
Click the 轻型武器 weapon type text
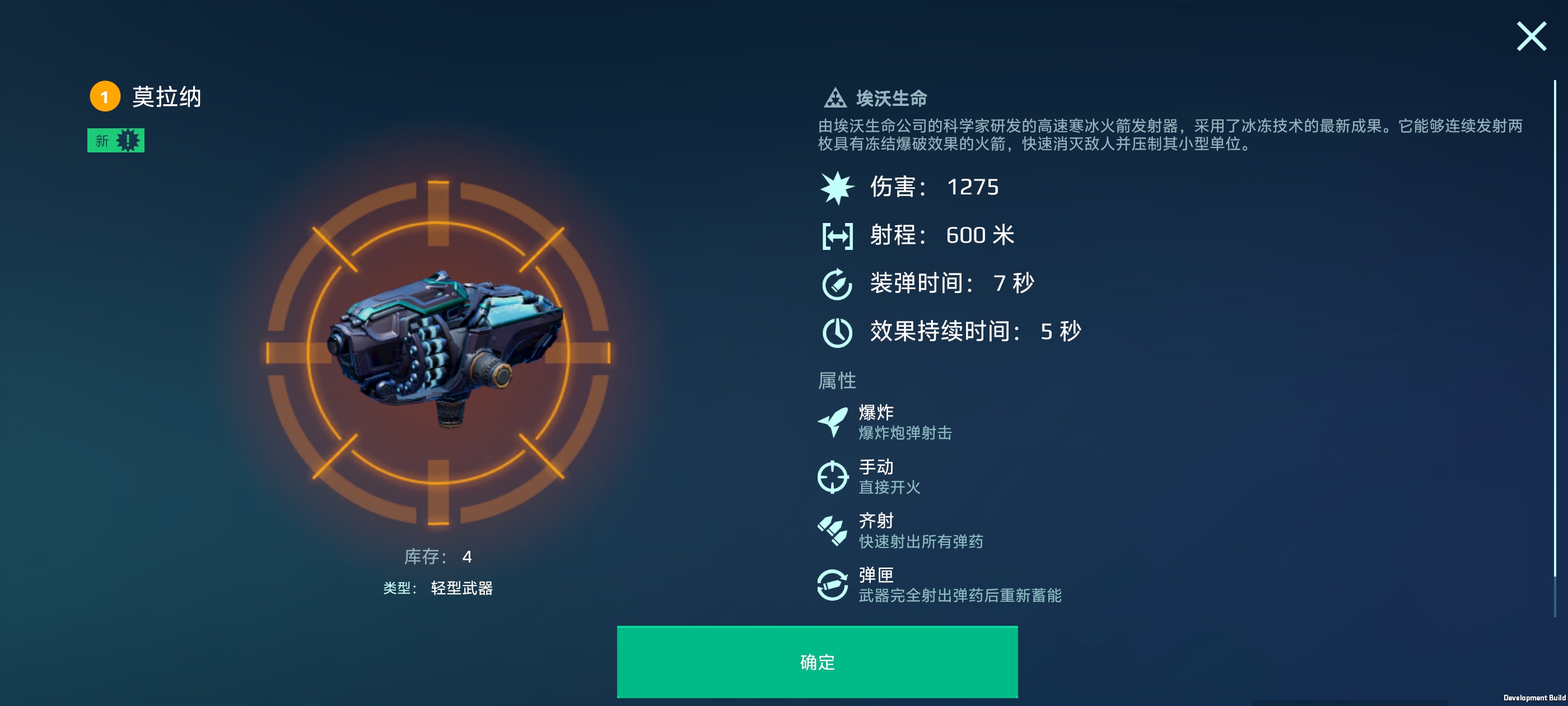click(x=461, y=588)
